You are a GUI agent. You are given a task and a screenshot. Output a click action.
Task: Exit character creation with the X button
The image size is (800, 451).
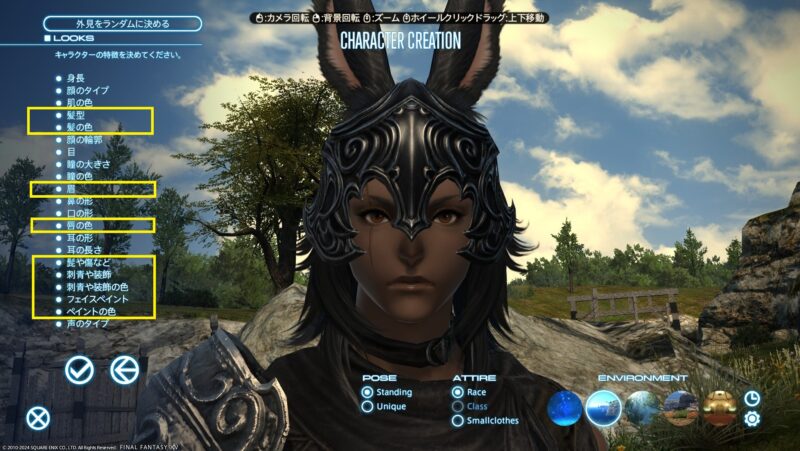pyautogui.click(x=38, y=418)
